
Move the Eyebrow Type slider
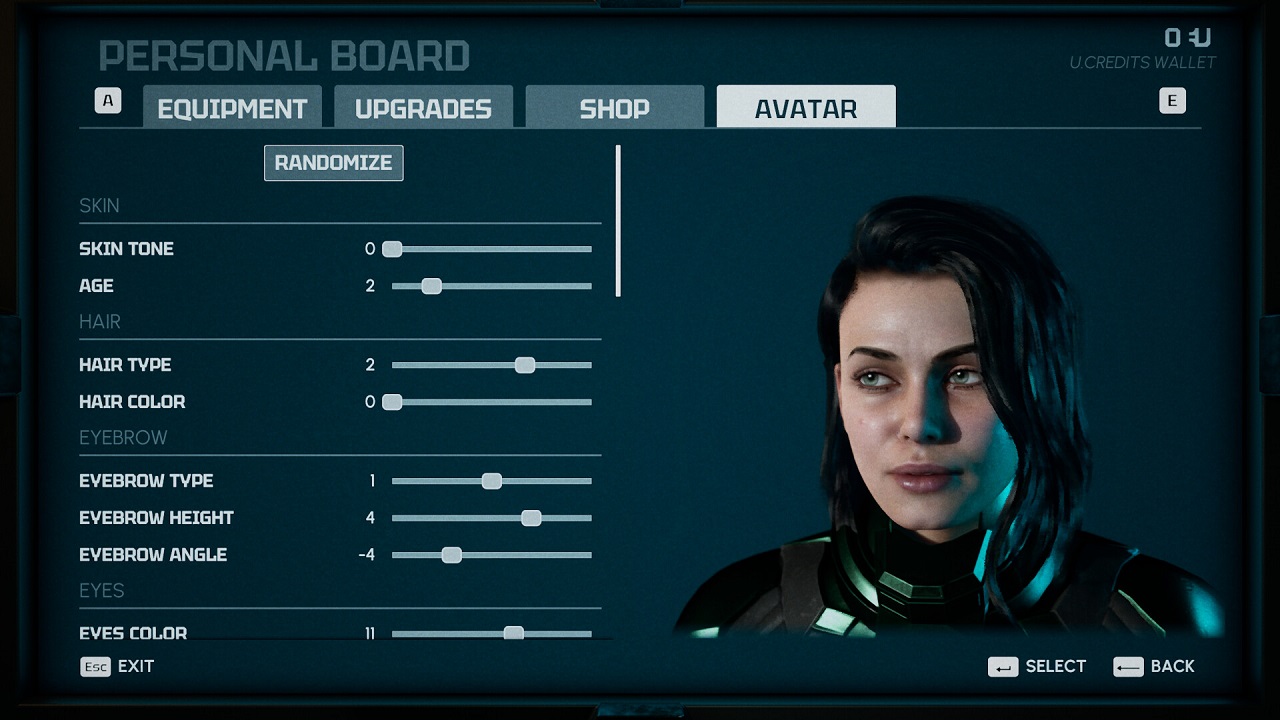[x=492, y=481]
